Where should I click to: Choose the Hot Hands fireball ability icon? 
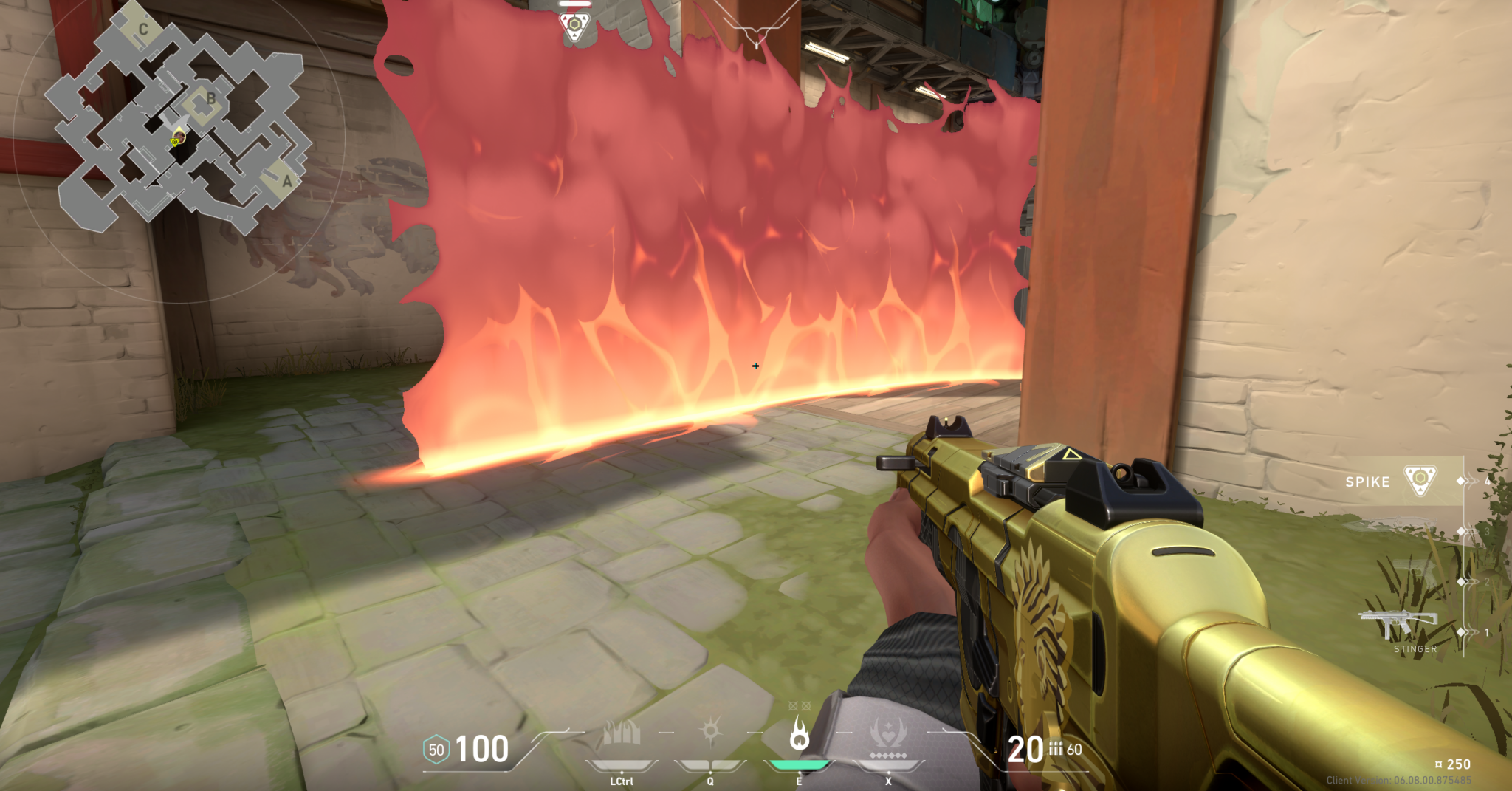799,733
